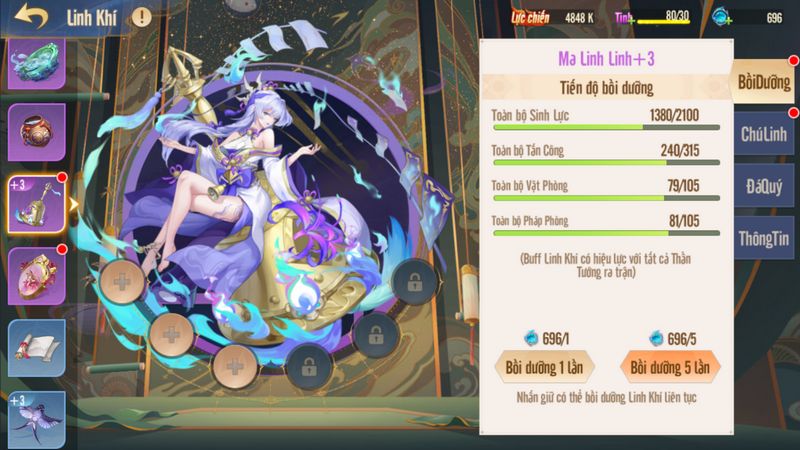Show the ThôngTin tab
Screen dimensions: 800x450
pyautogui.click(x=763, y=238)
